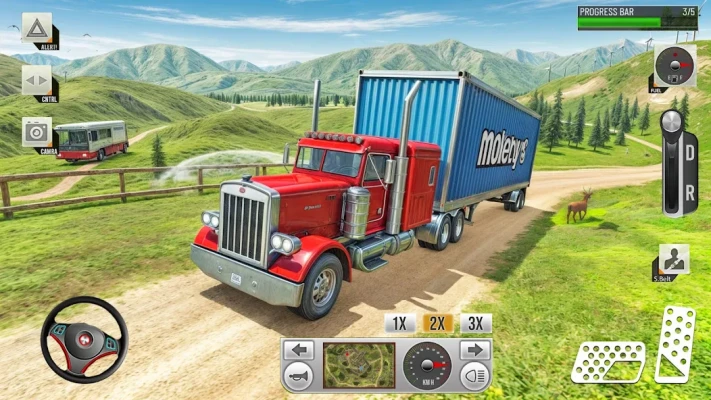The height and width of the screenshot is (400, 711).
Task: Tap the accelerator gas pedal
Action: tap(675, 344)
